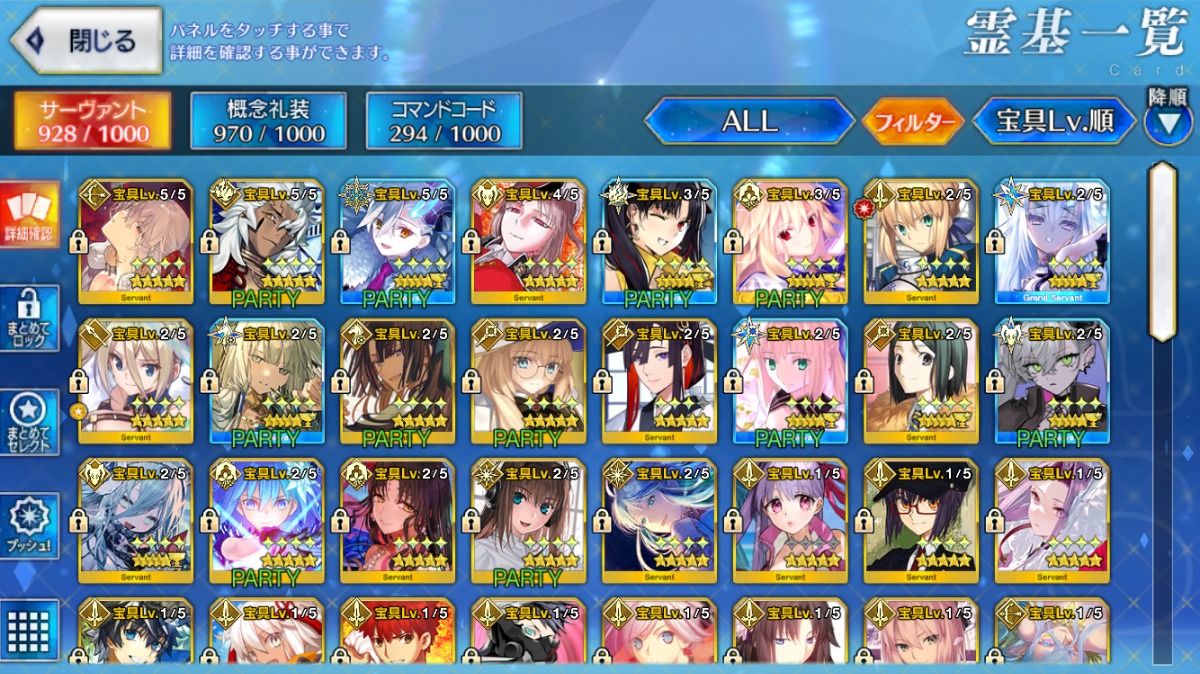View the white-haired dark-skinned servant card

pos(267,240)
